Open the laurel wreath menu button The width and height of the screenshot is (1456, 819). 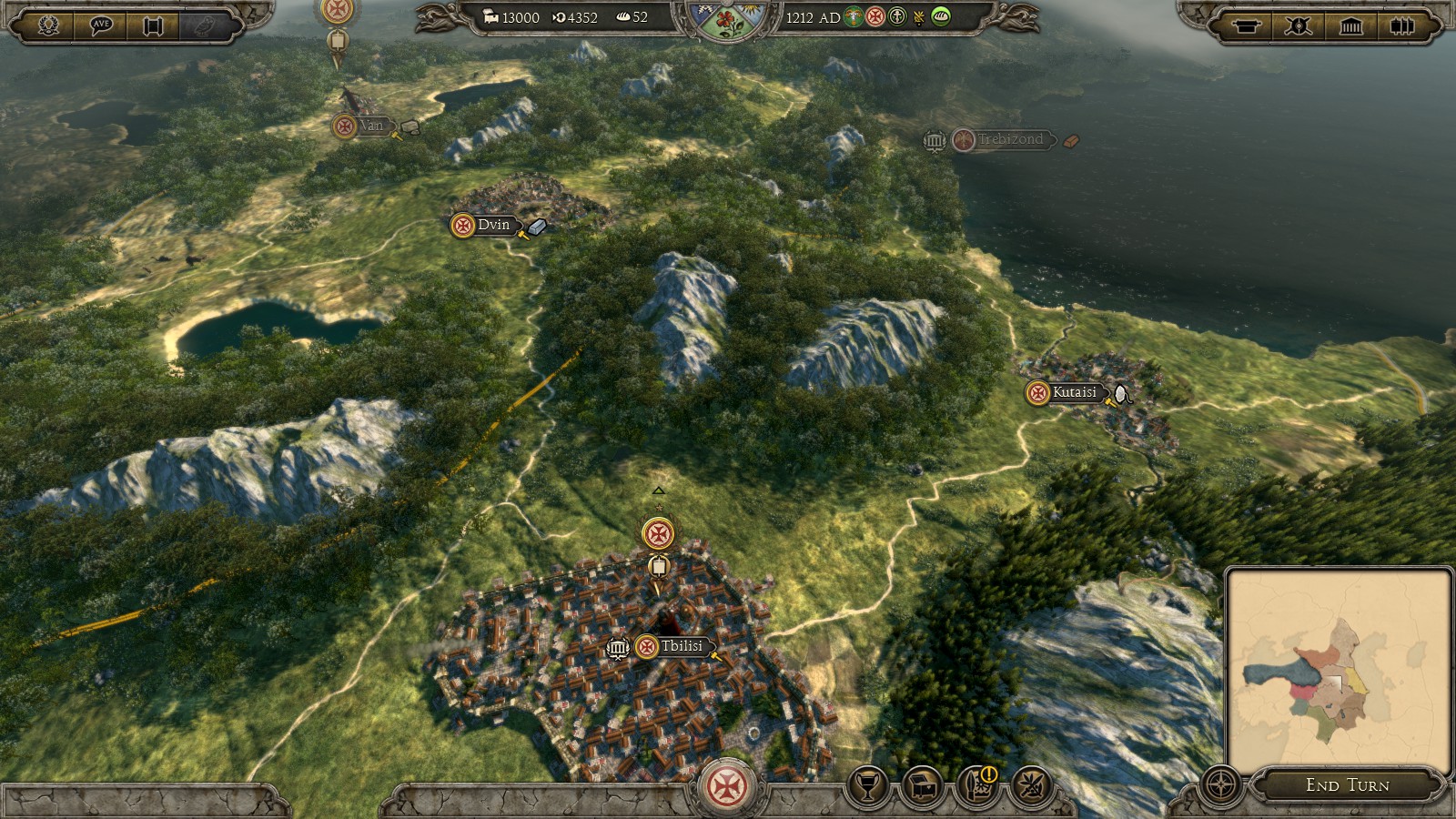coord(48,25)
